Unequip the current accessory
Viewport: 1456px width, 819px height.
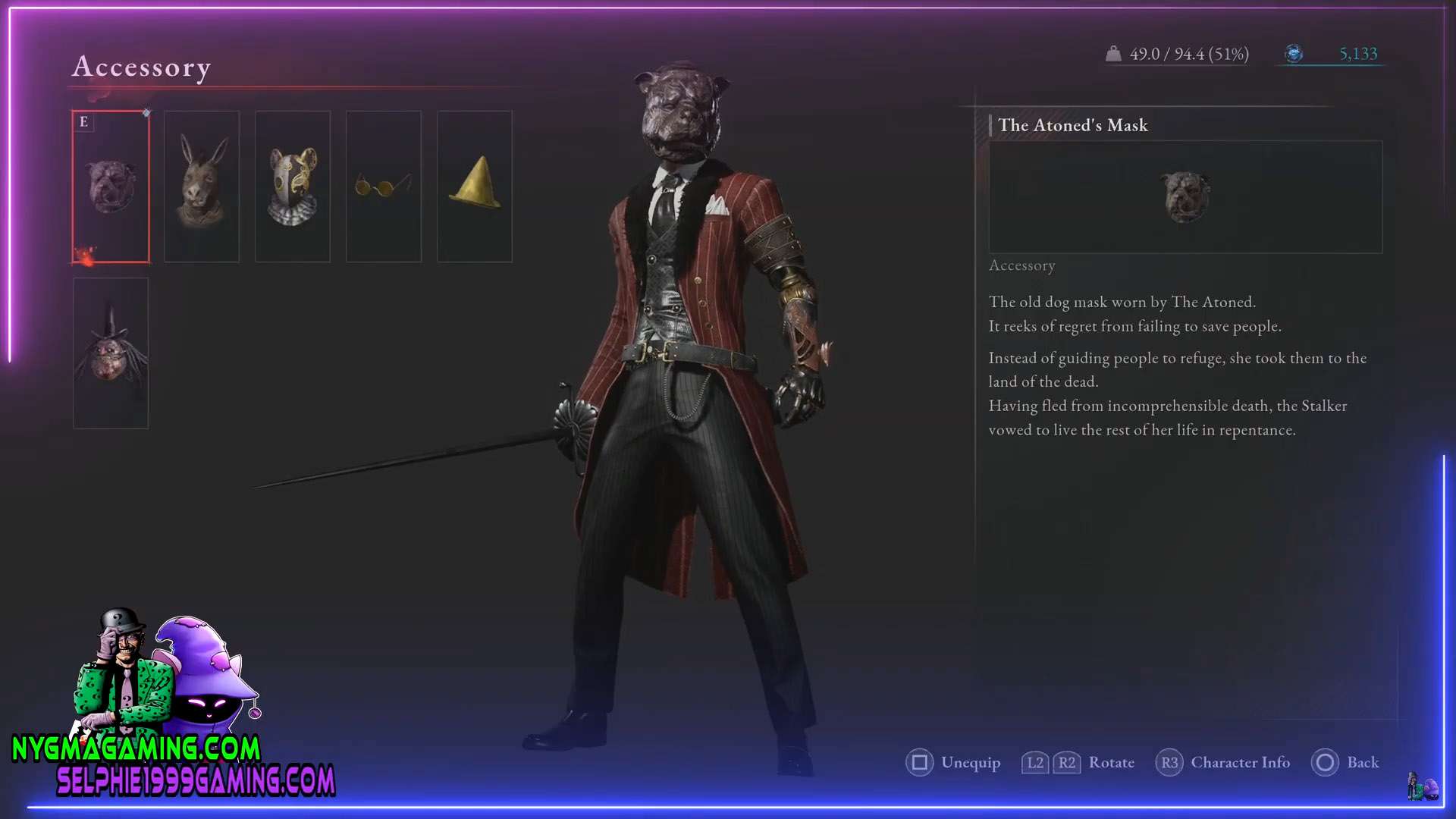(x=953, y=762)
